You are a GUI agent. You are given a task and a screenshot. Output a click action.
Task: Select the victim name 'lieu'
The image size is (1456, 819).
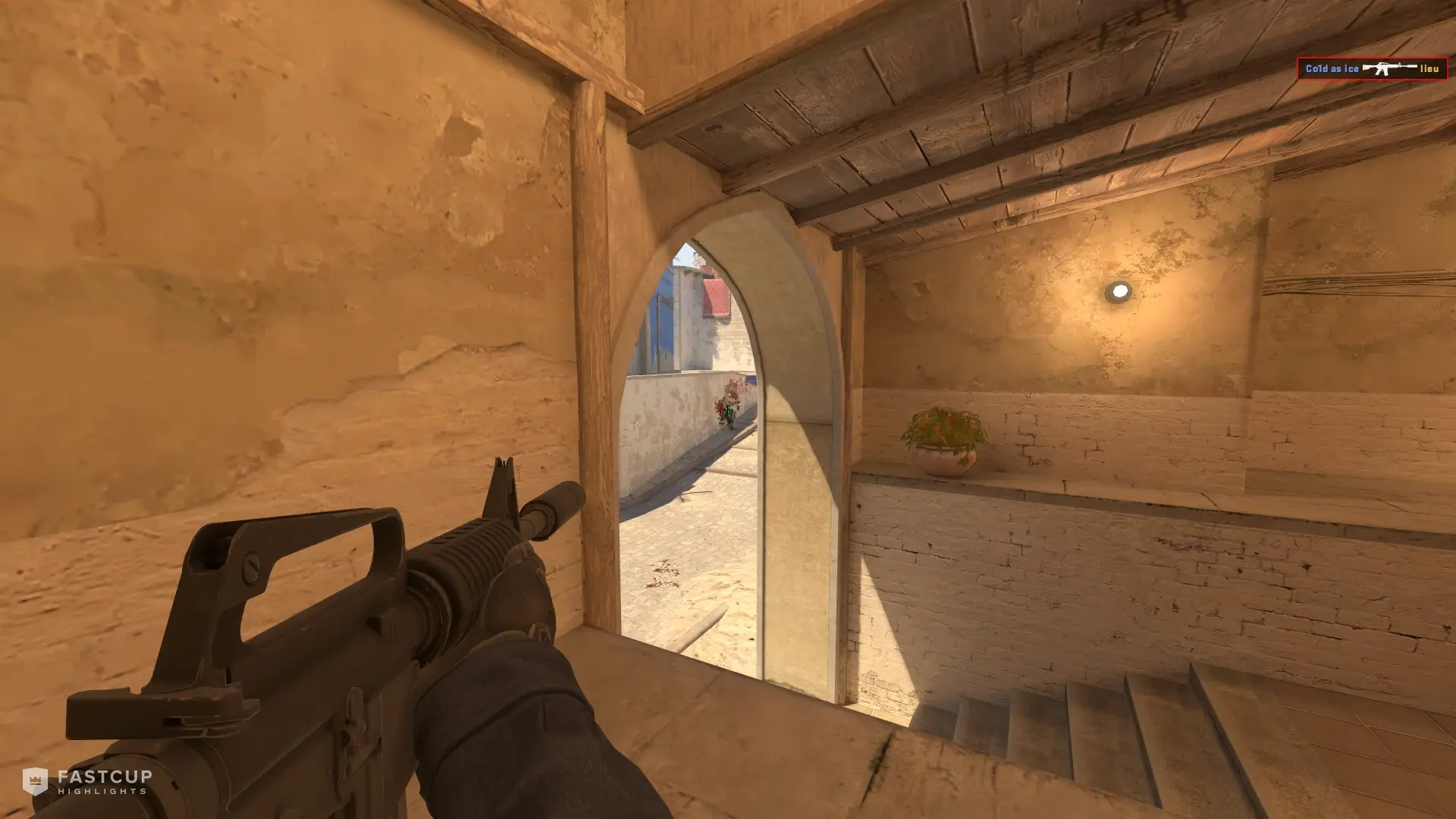click(1429, 70)
